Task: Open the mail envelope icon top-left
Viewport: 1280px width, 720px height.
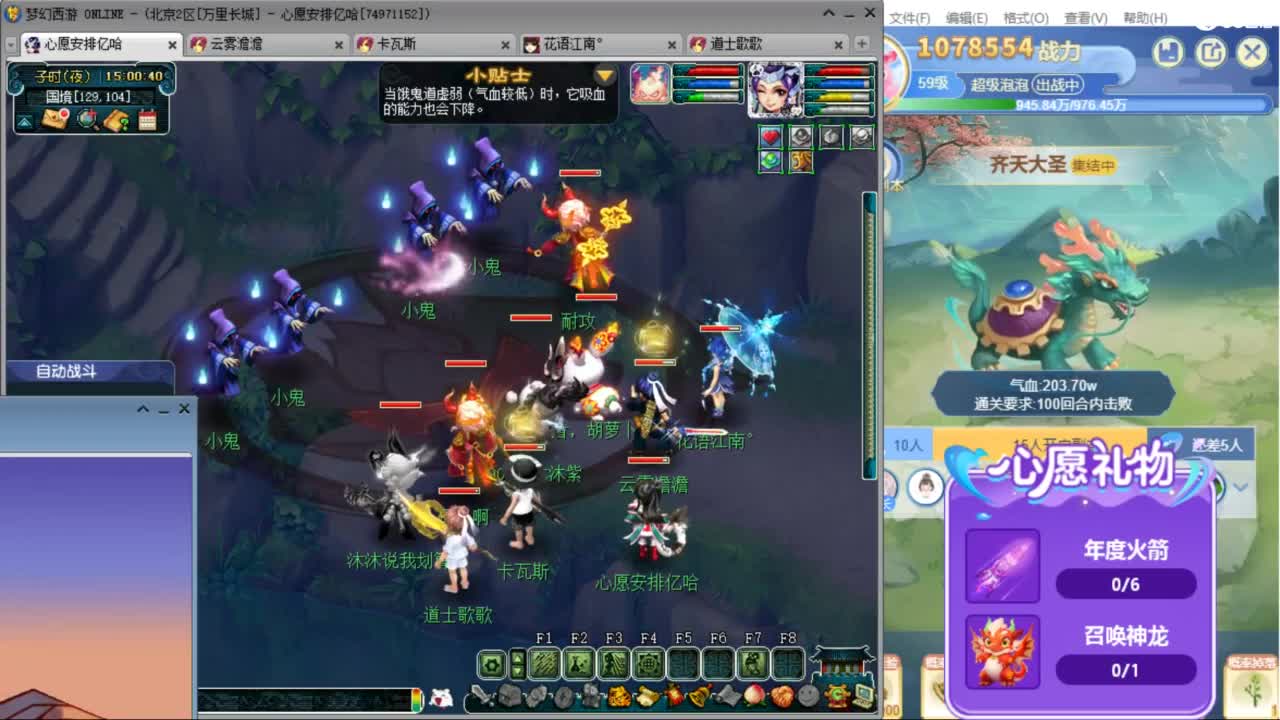Action: tap(55, 118)
